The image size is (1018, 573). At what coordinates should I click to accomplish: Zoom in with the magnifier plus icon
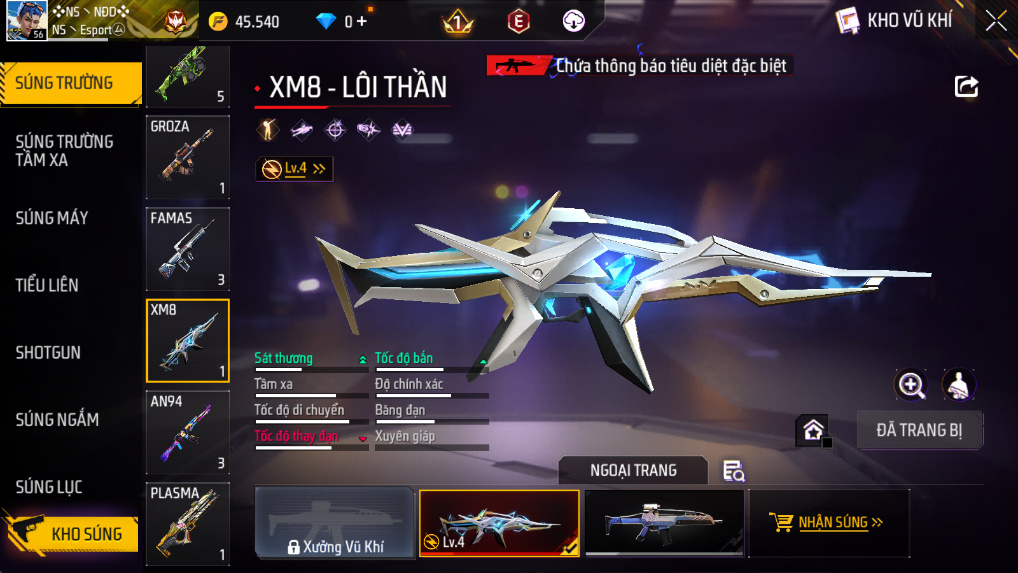pos(911,384)
